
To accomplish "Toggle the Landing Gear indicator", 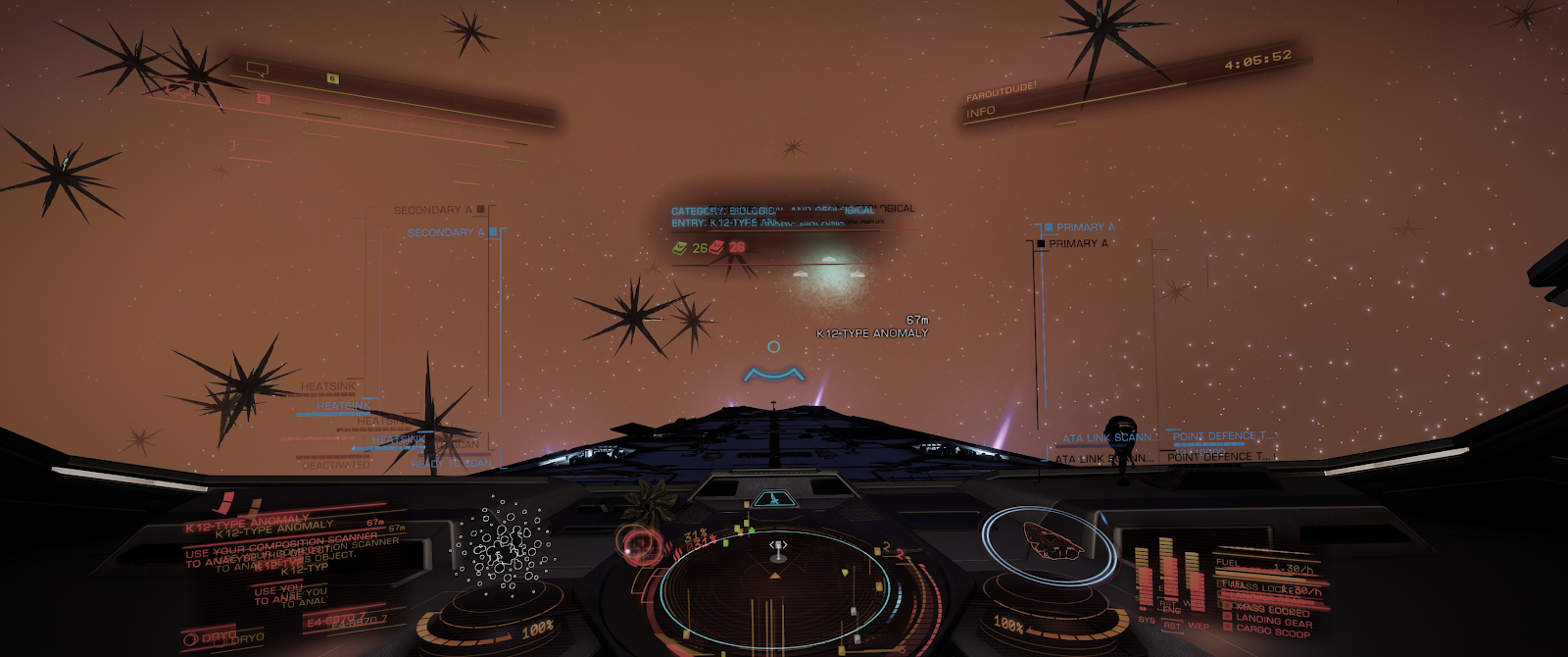I will tap(1272, 621).
